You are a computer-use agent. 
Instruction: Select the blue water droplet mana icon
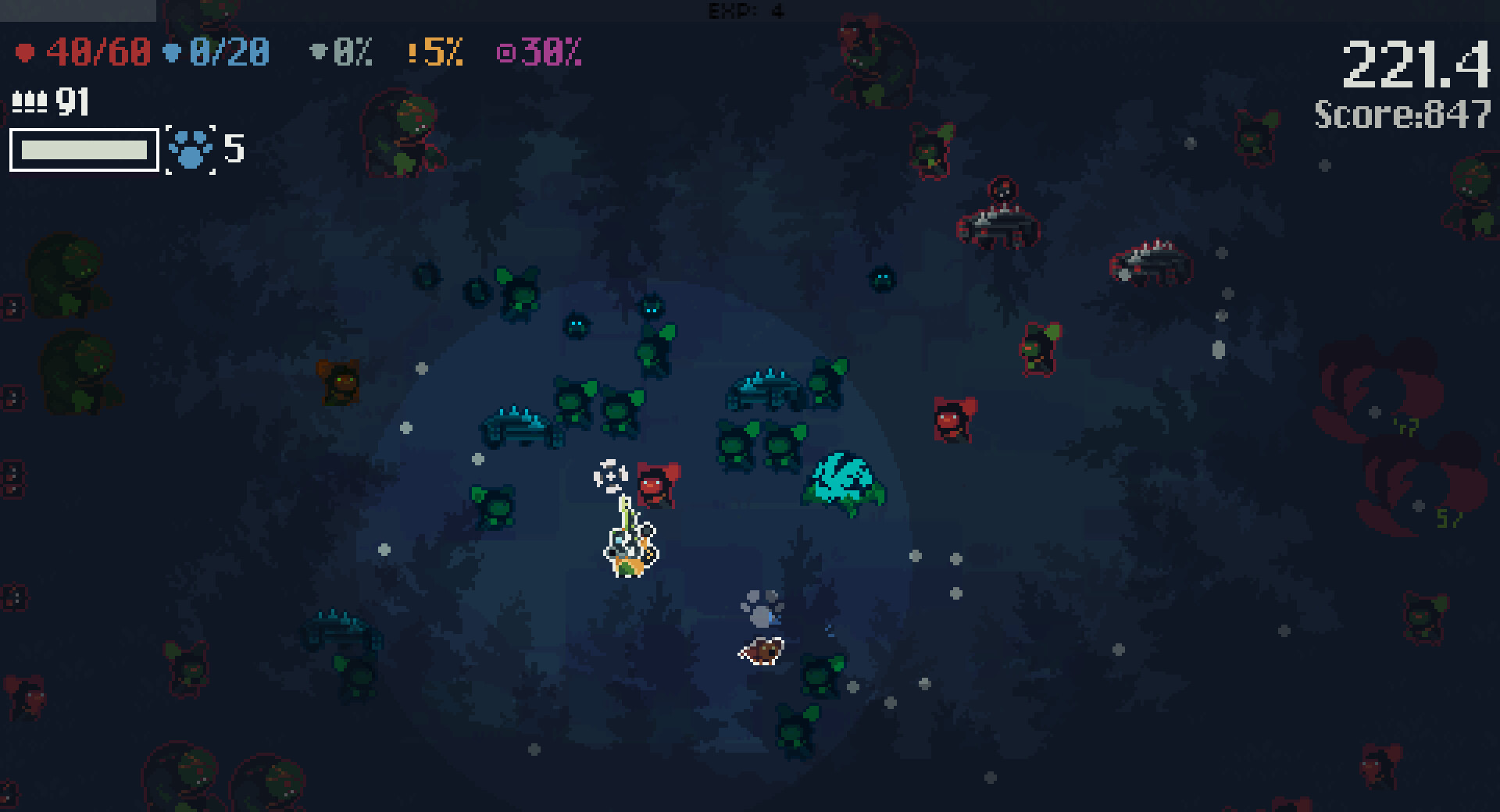coord(172,53)
